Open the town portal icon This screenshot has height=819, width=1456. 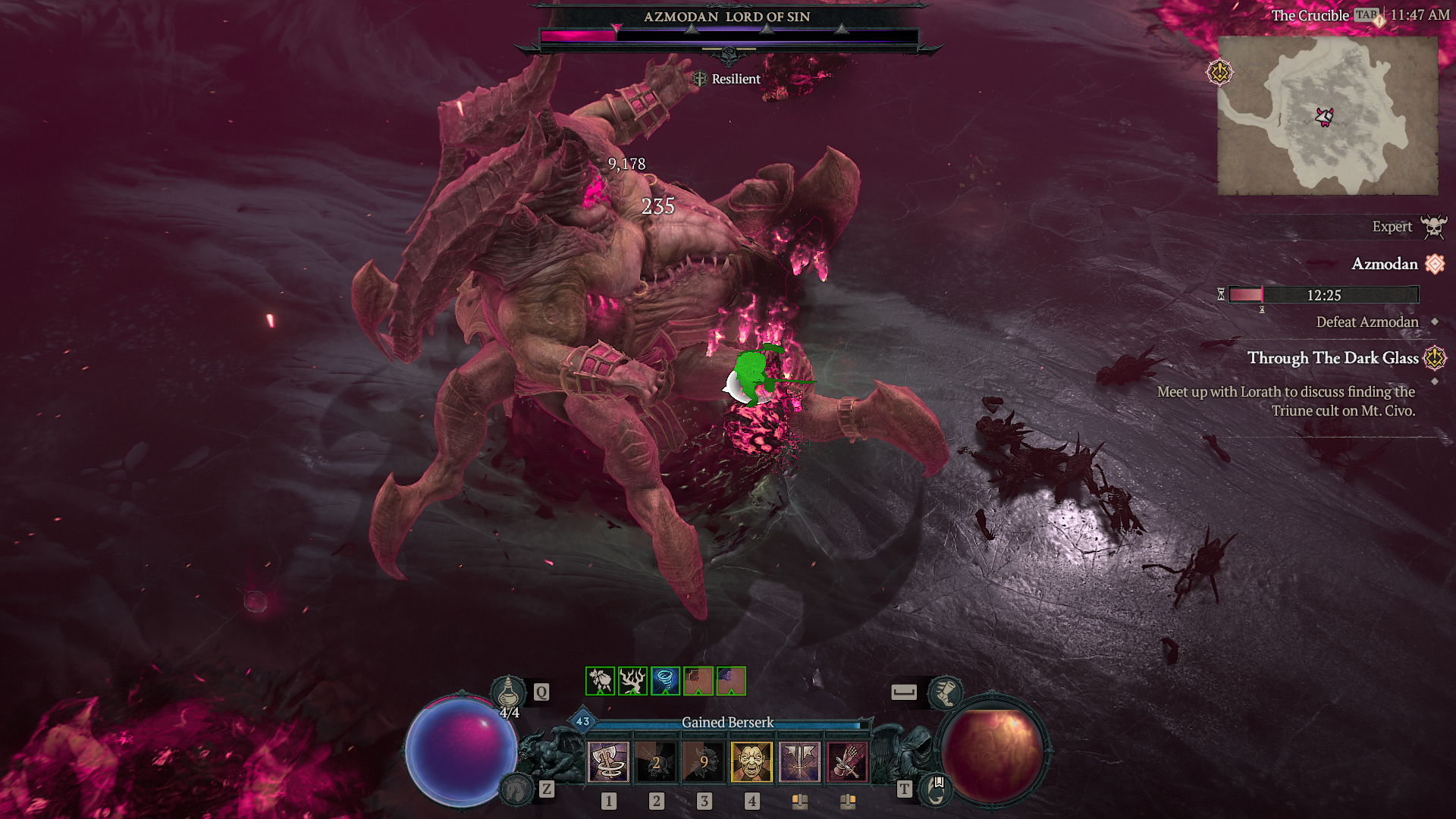[x=936, y=789]
